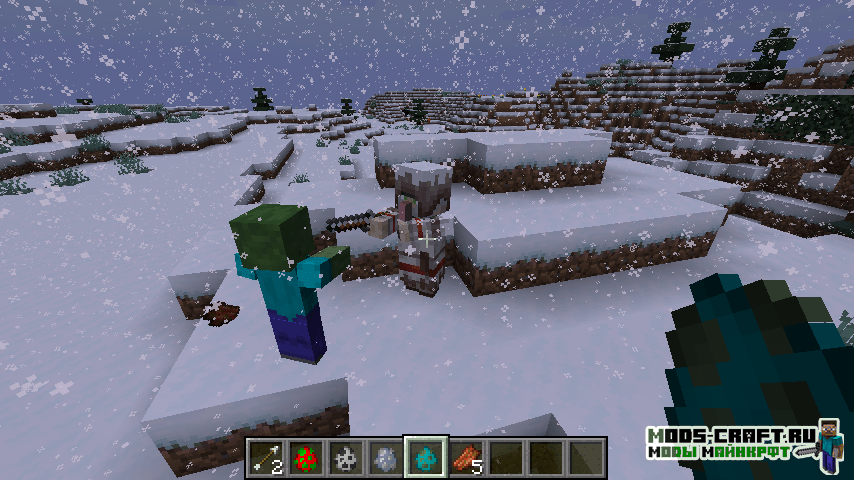The width and height of the screenshot is (854, 480).
Task: Choose the white and black spawn egg
Action: point(345,457)
